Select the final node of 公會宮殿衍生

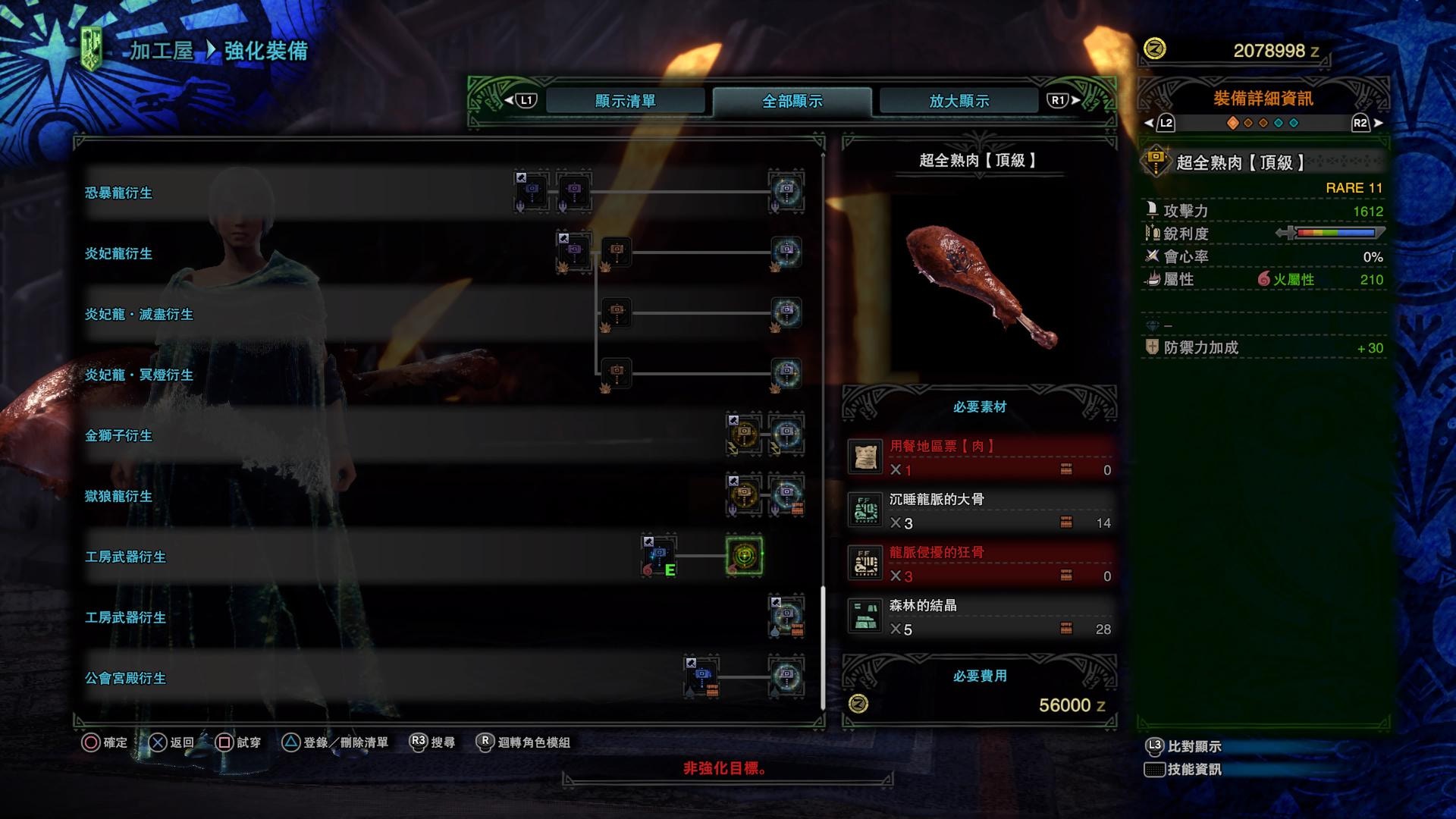[786, 676]
